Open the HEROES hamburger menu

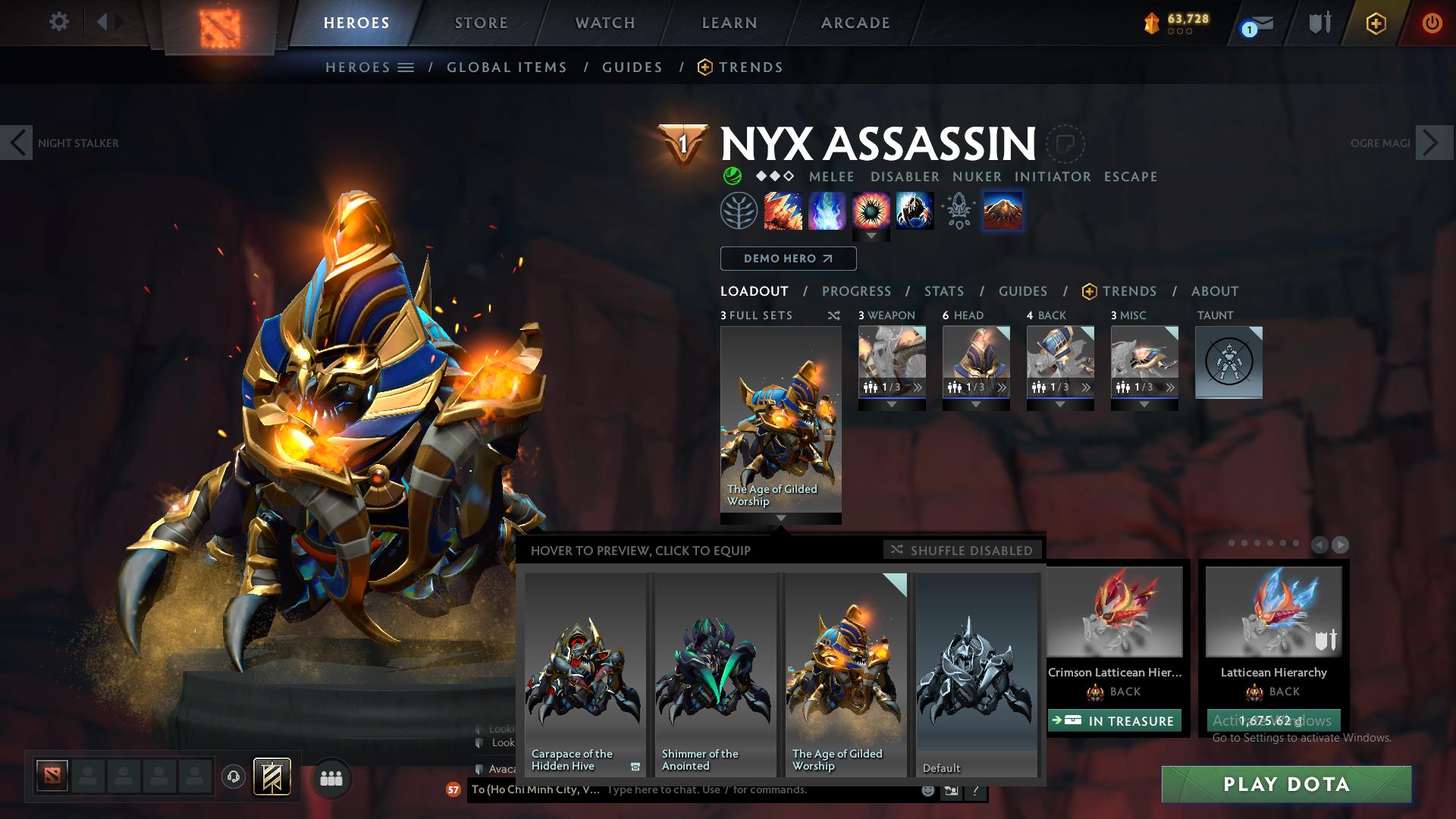[x=406, y=67]
